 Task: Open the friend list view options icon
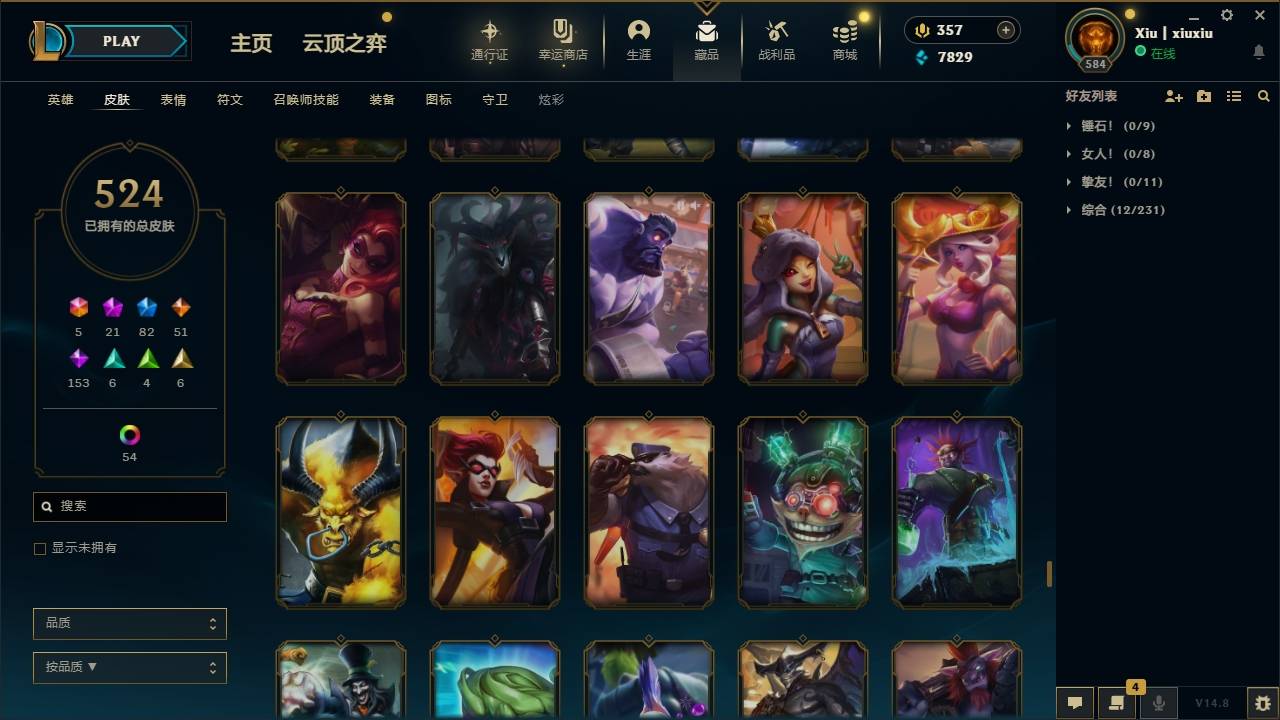[x=1233, y=96]
